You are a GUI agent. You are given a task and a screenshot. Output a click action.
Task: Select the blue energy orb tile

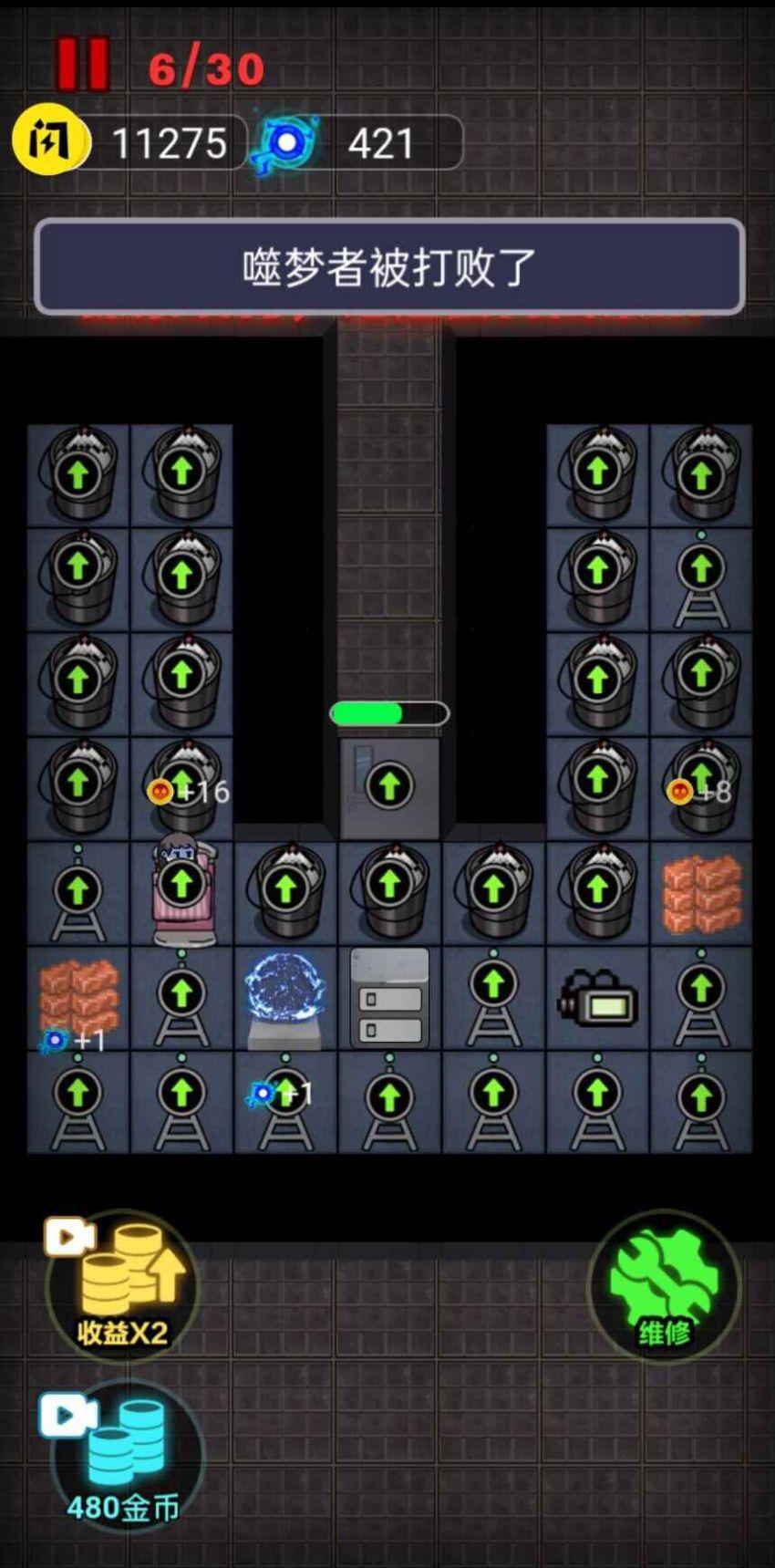pos(285,997)
